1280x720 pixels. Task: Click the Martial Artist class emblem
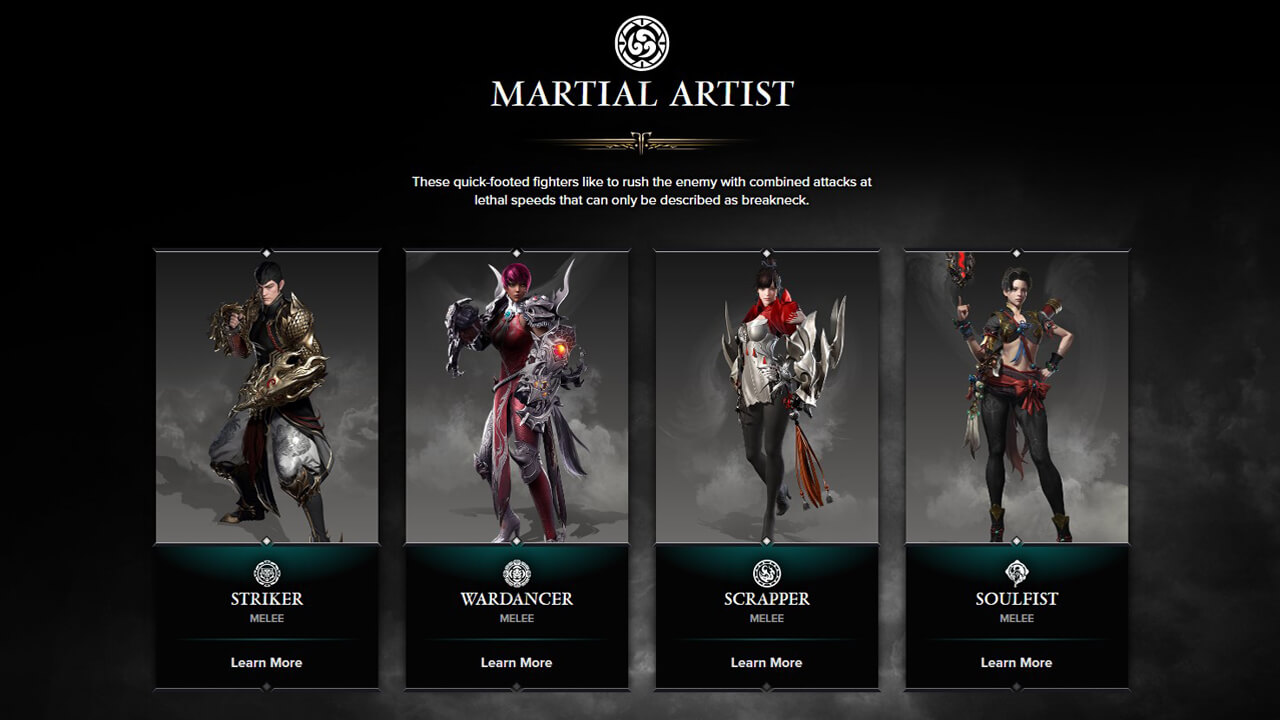[x=641, y=43]
